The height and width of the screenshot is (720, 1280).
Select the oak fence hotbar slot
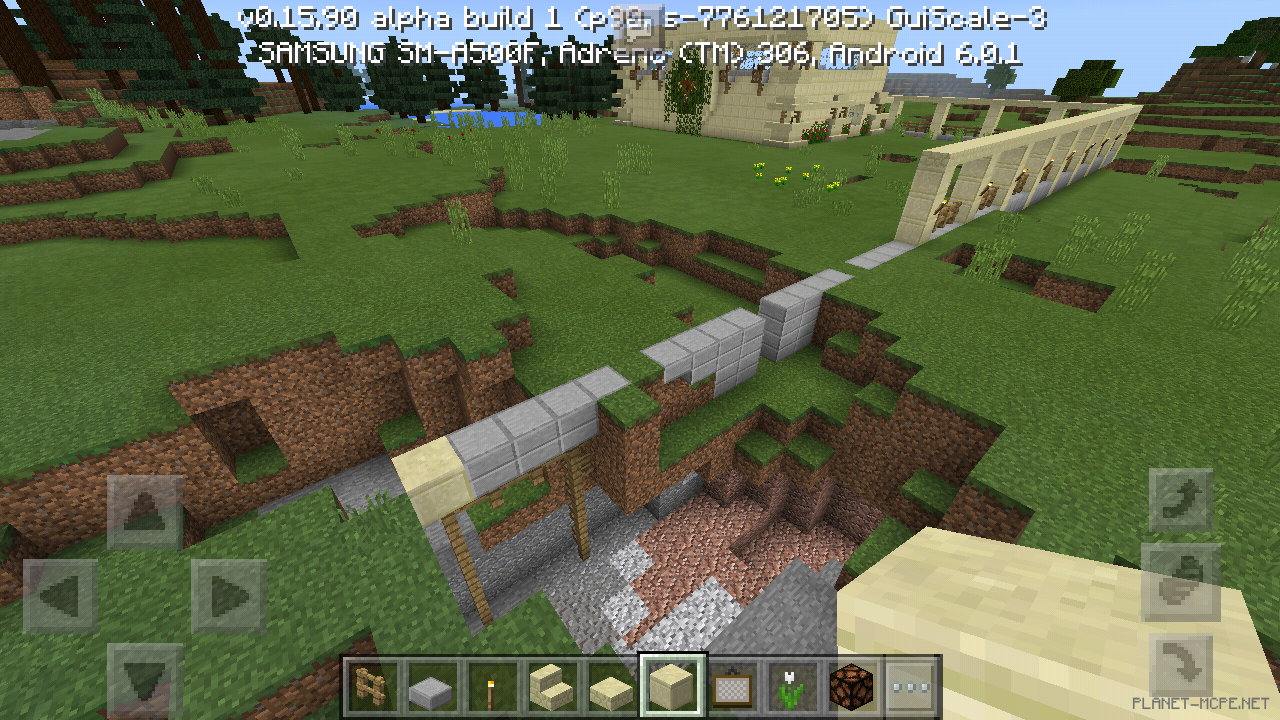(x=371, y=687)
